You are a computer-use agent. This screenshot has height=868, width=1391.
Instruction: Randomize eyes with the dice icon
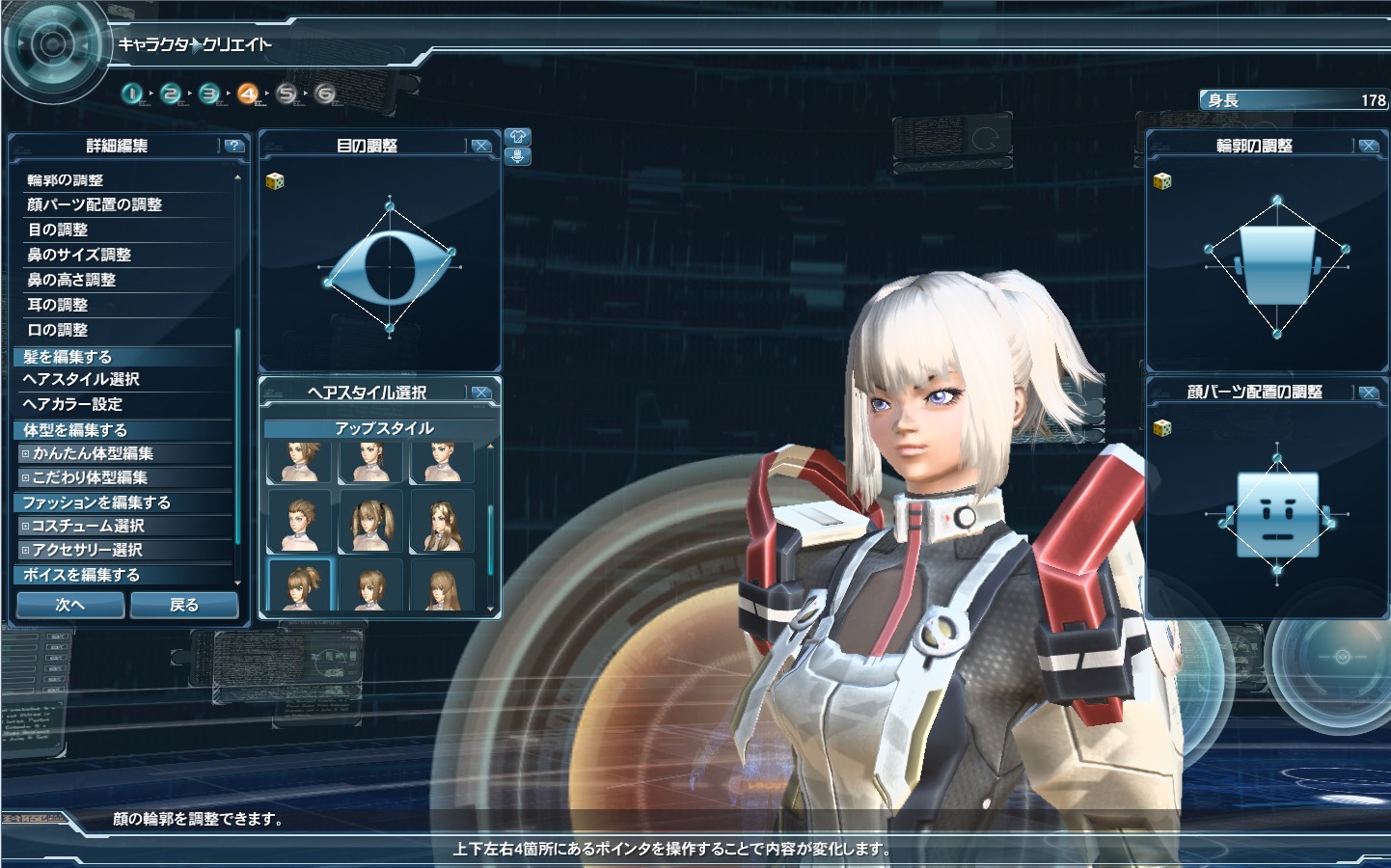(x=275, y=180)
